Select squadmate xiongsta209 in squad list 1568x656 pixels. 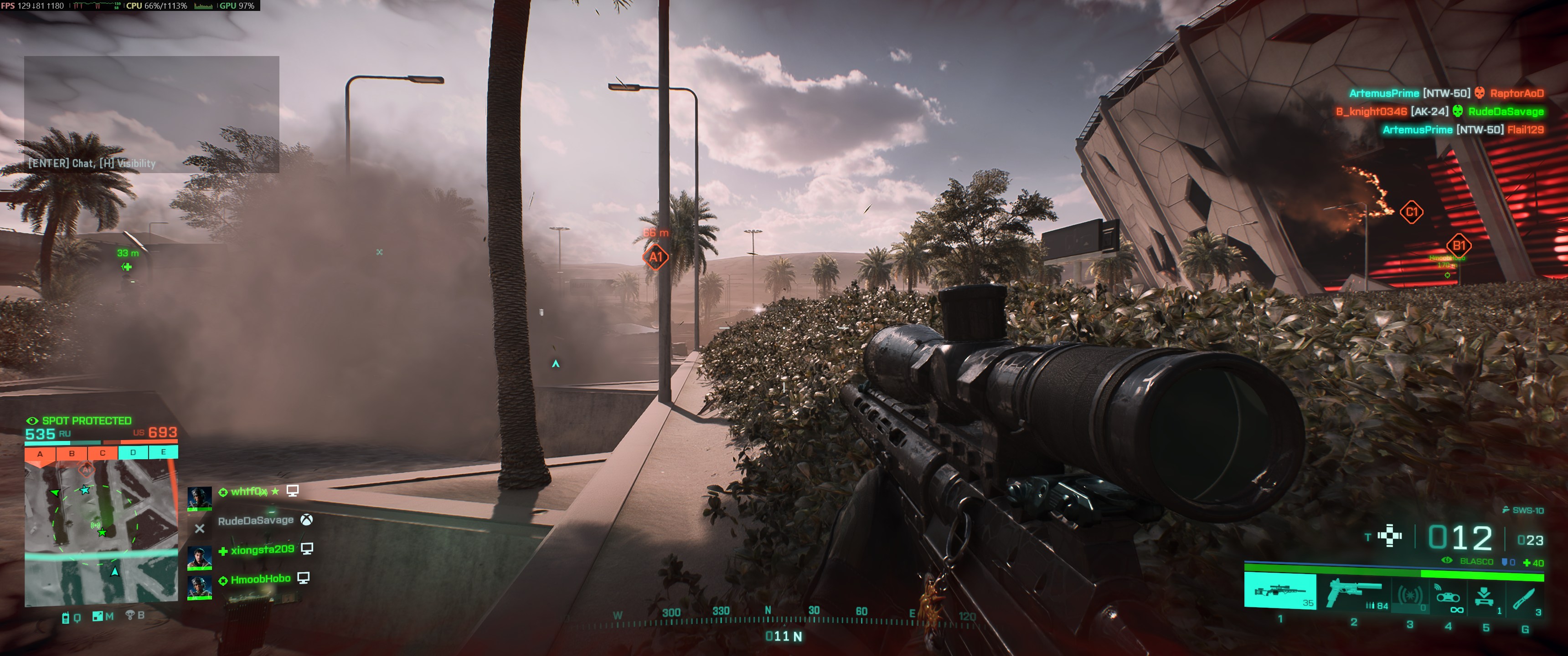coord(262,549)
